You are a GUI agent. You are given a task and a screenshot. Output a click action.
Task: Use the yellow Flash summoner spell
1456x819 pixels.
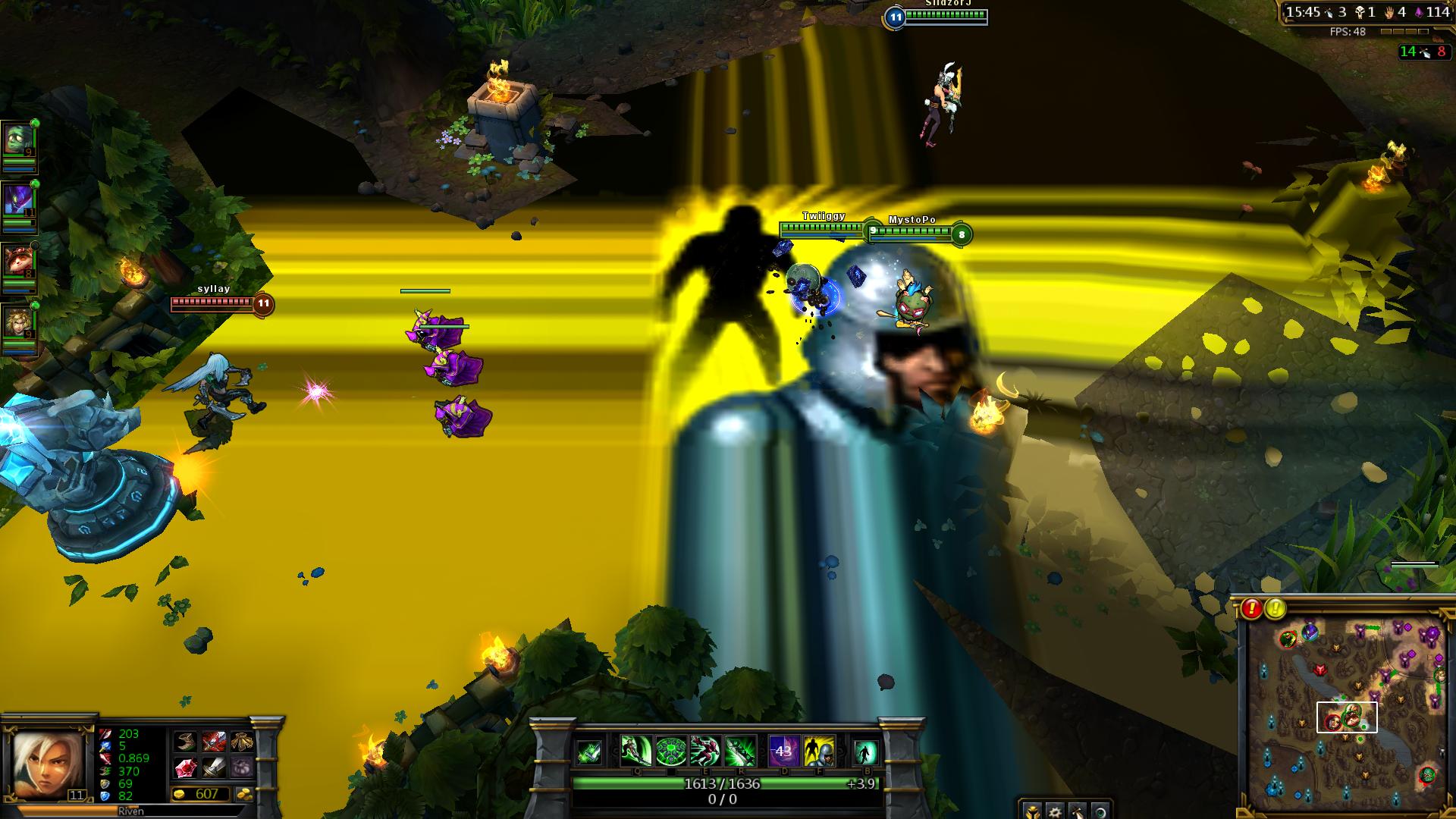[818, 751]
